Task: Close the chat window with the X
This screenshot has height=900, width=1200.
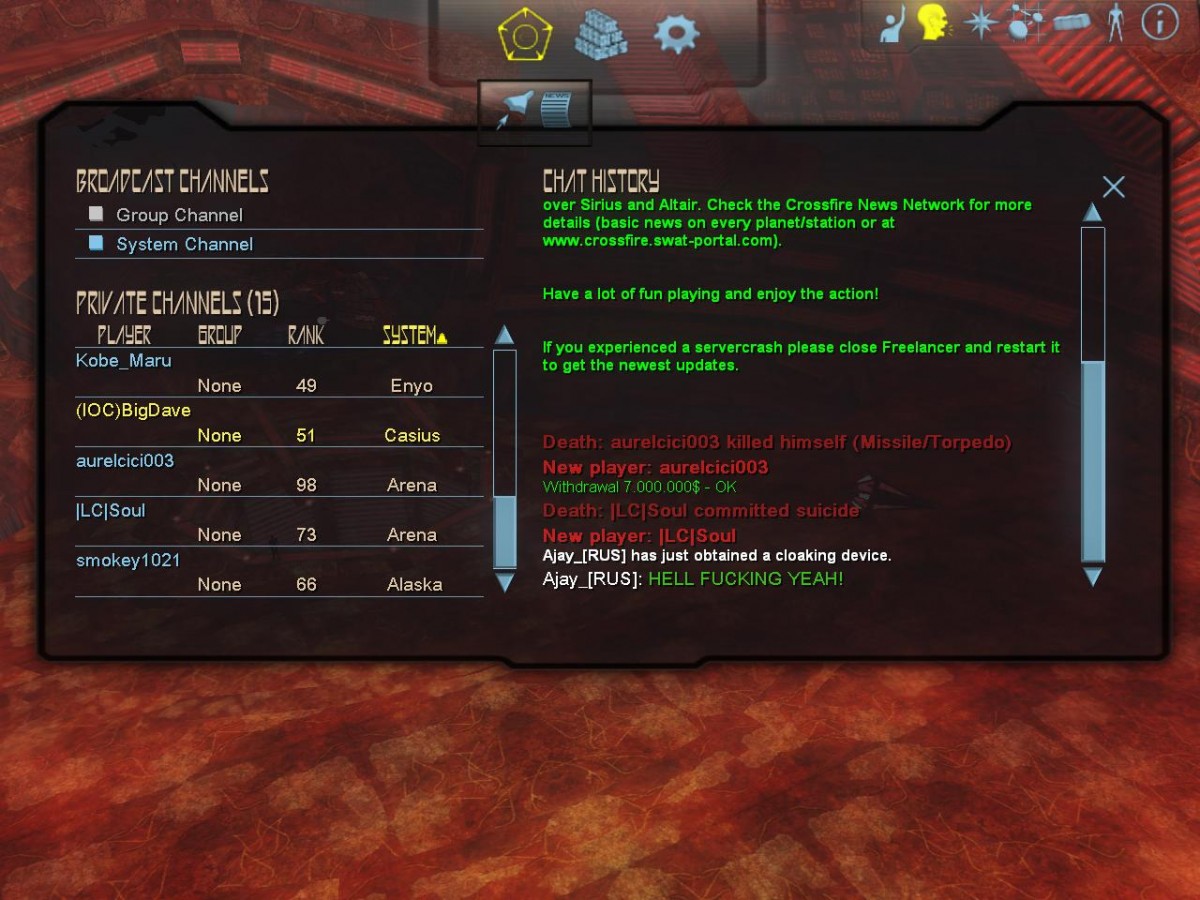Action: pyautogui.click(x=1113, y=187)
